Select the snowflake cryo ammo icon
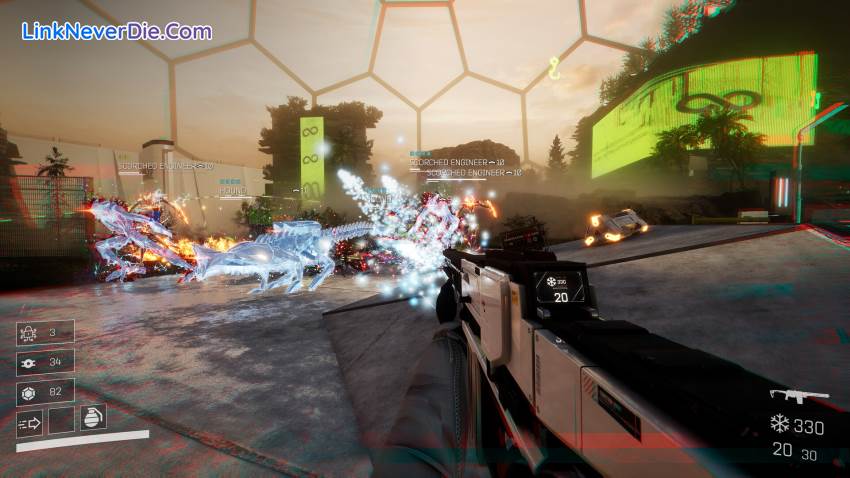The image size is (850, 478). [x=779, y=425]
